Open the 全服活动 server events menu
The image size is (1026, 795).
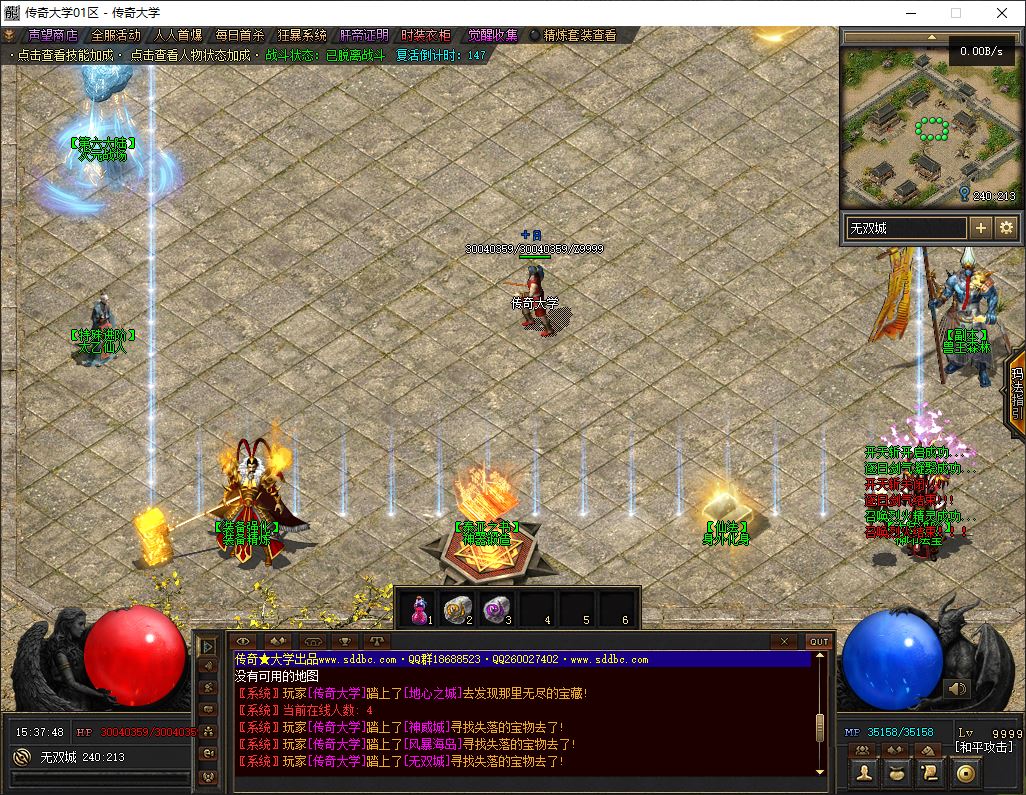click(115, 35)
